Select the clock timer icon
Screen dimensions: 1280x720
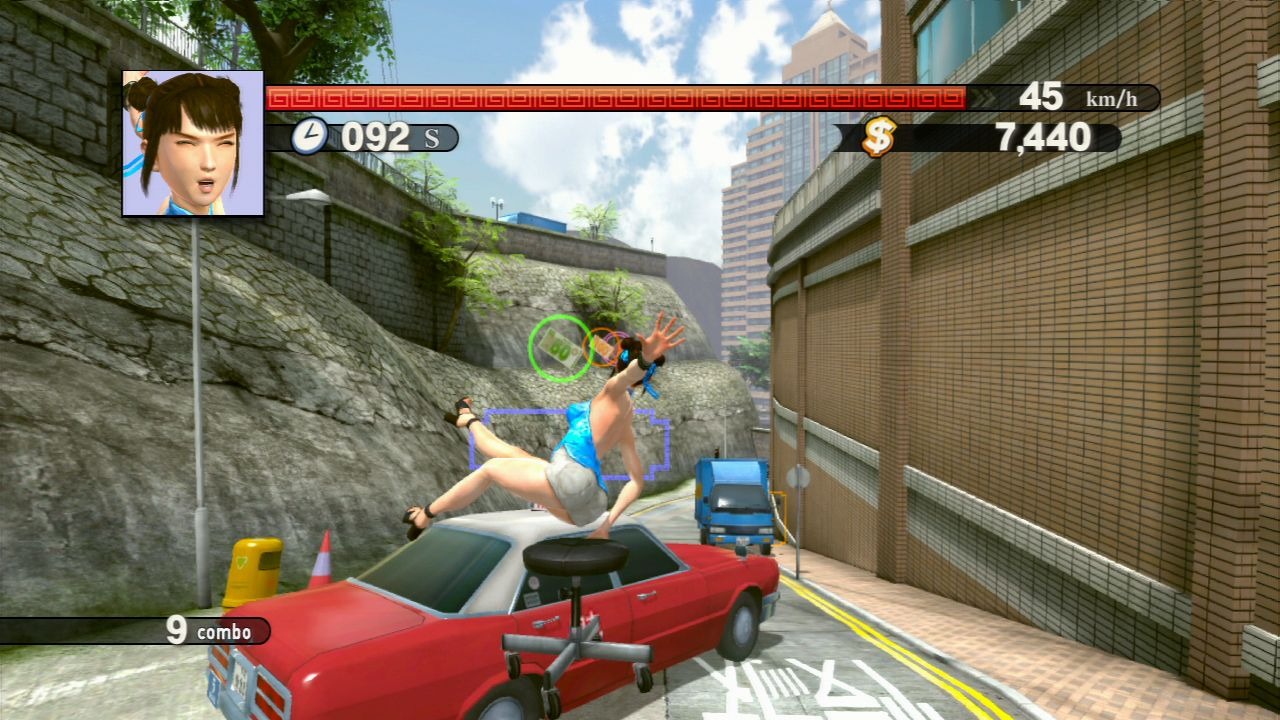[310, 136]
